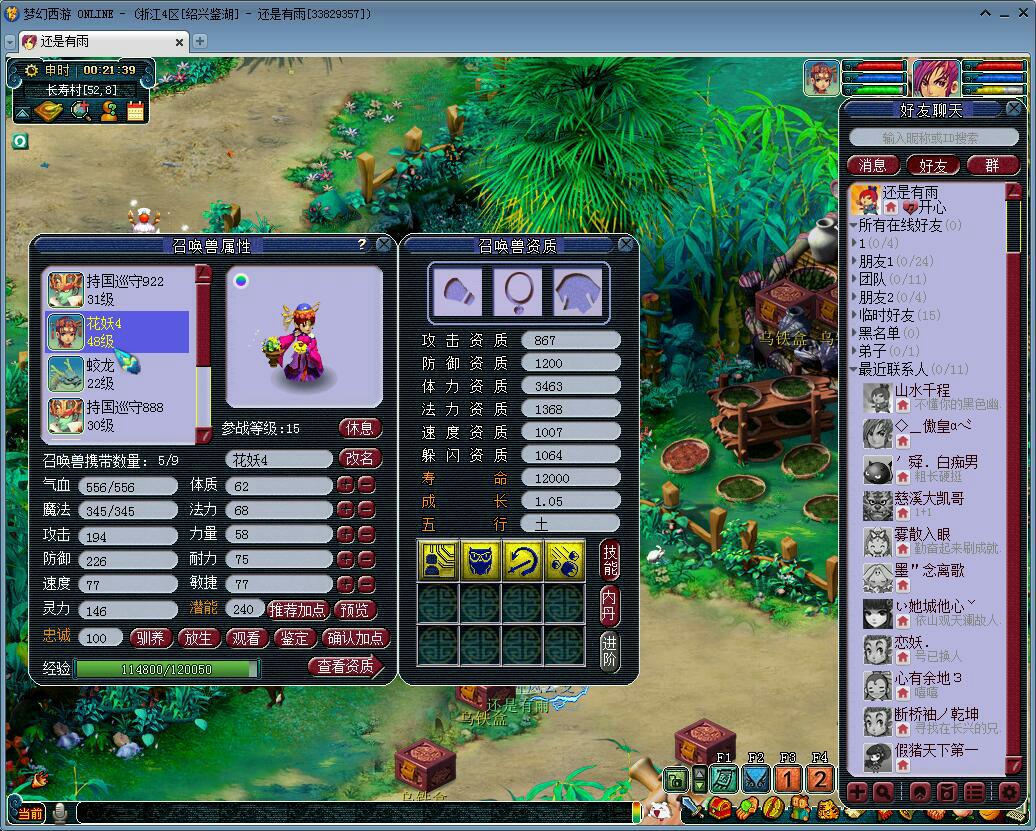
Task: Open the 预览 preview button
Action: point(356,609)
